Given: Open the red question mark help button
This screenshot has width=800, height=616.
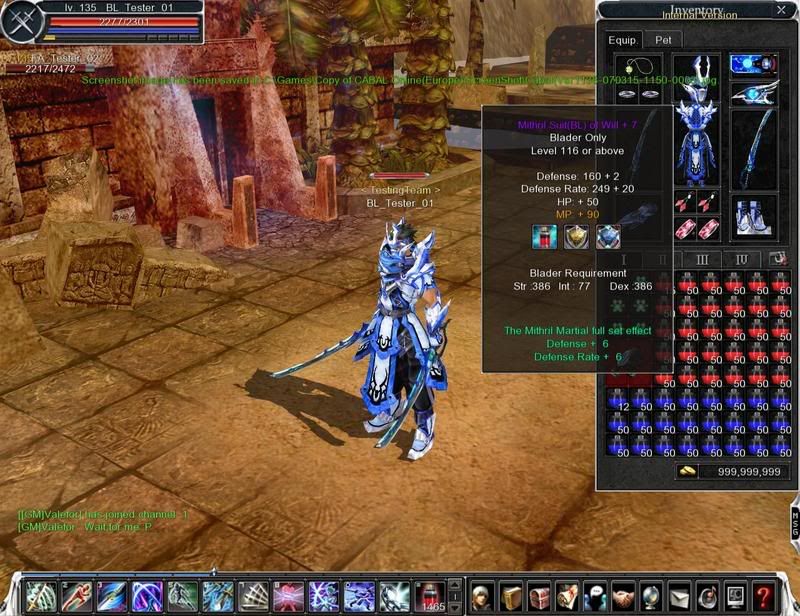Looking at the screenshot, I should 763,595.
